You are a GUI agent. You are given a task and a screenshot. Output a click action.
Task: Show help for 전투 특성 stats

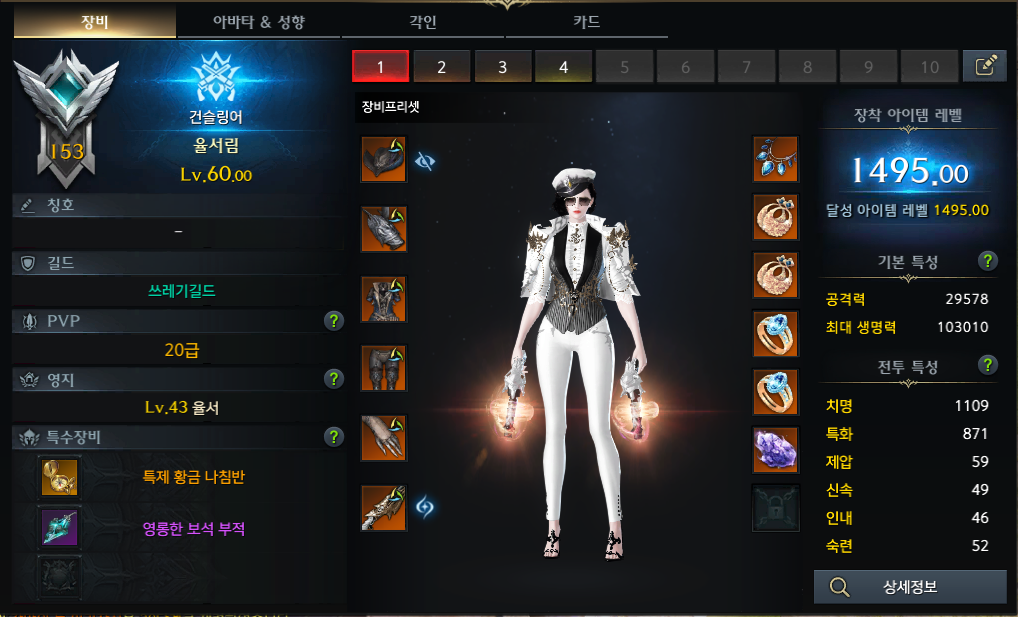pos(988,365)
